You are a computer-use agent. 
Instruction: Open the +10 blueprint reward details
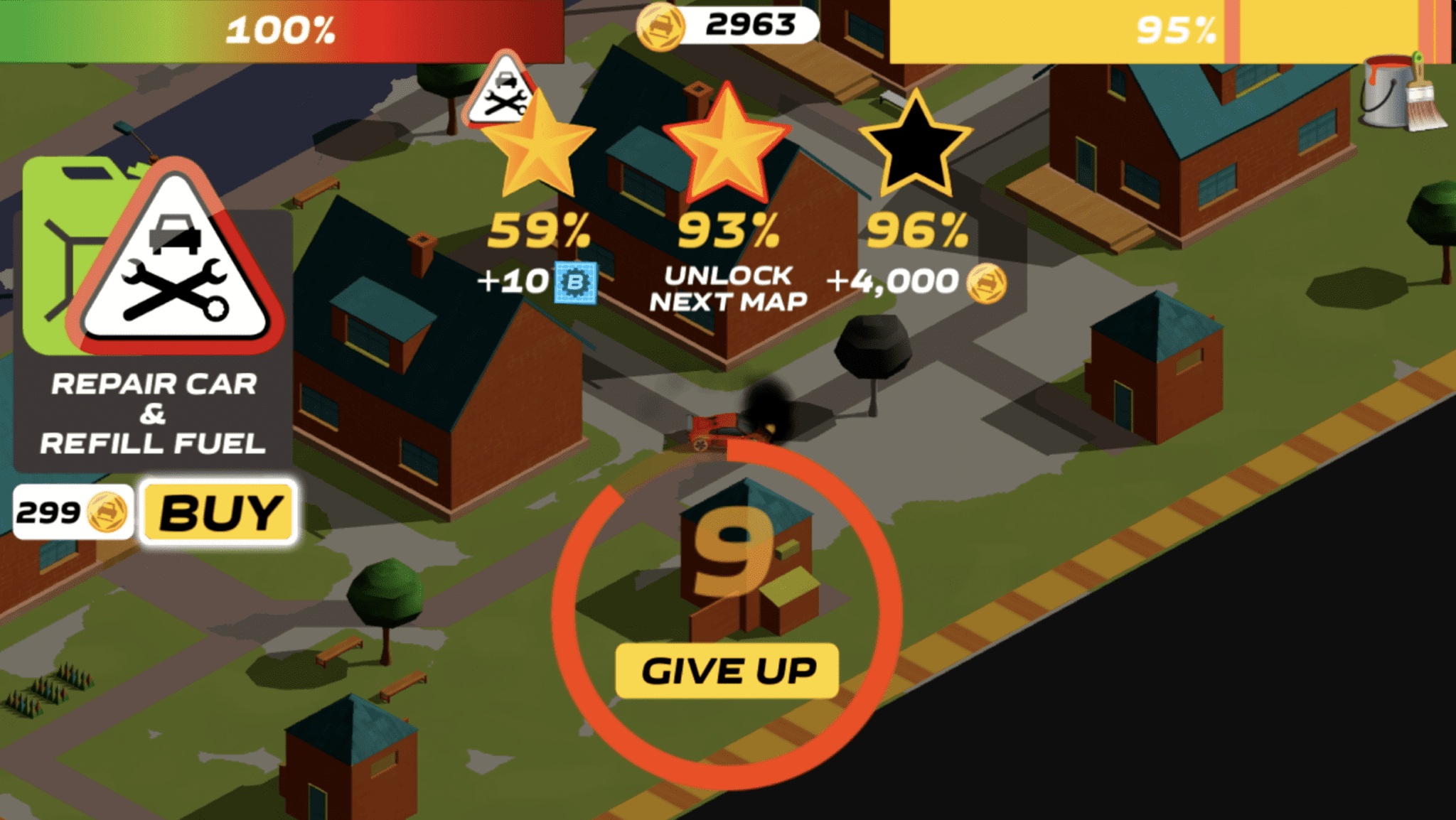click(537, 282)
